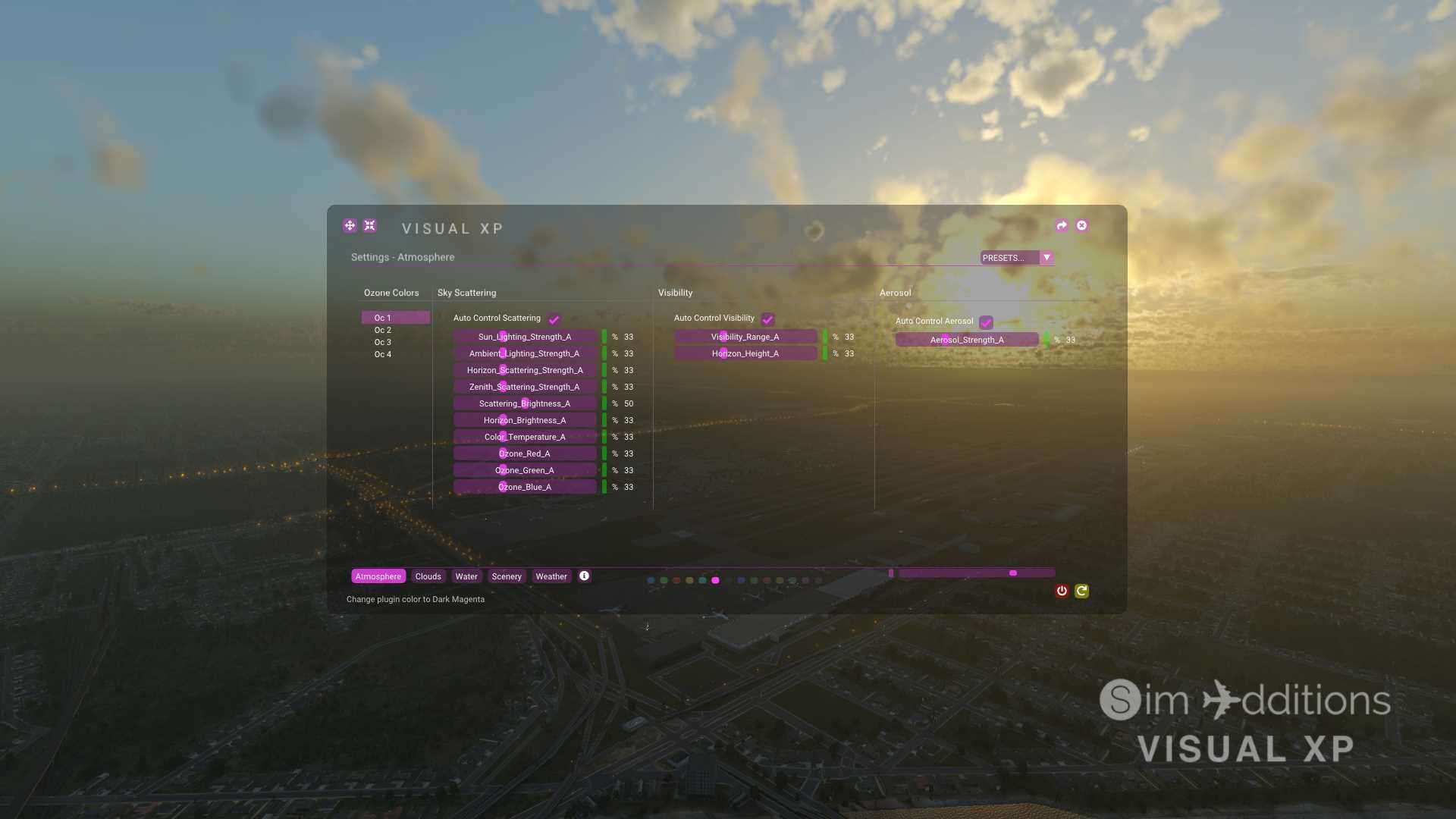The image size is (1456, 819).
Task: Click the info icon beside the Weather tab
Action: coord(584,576)
